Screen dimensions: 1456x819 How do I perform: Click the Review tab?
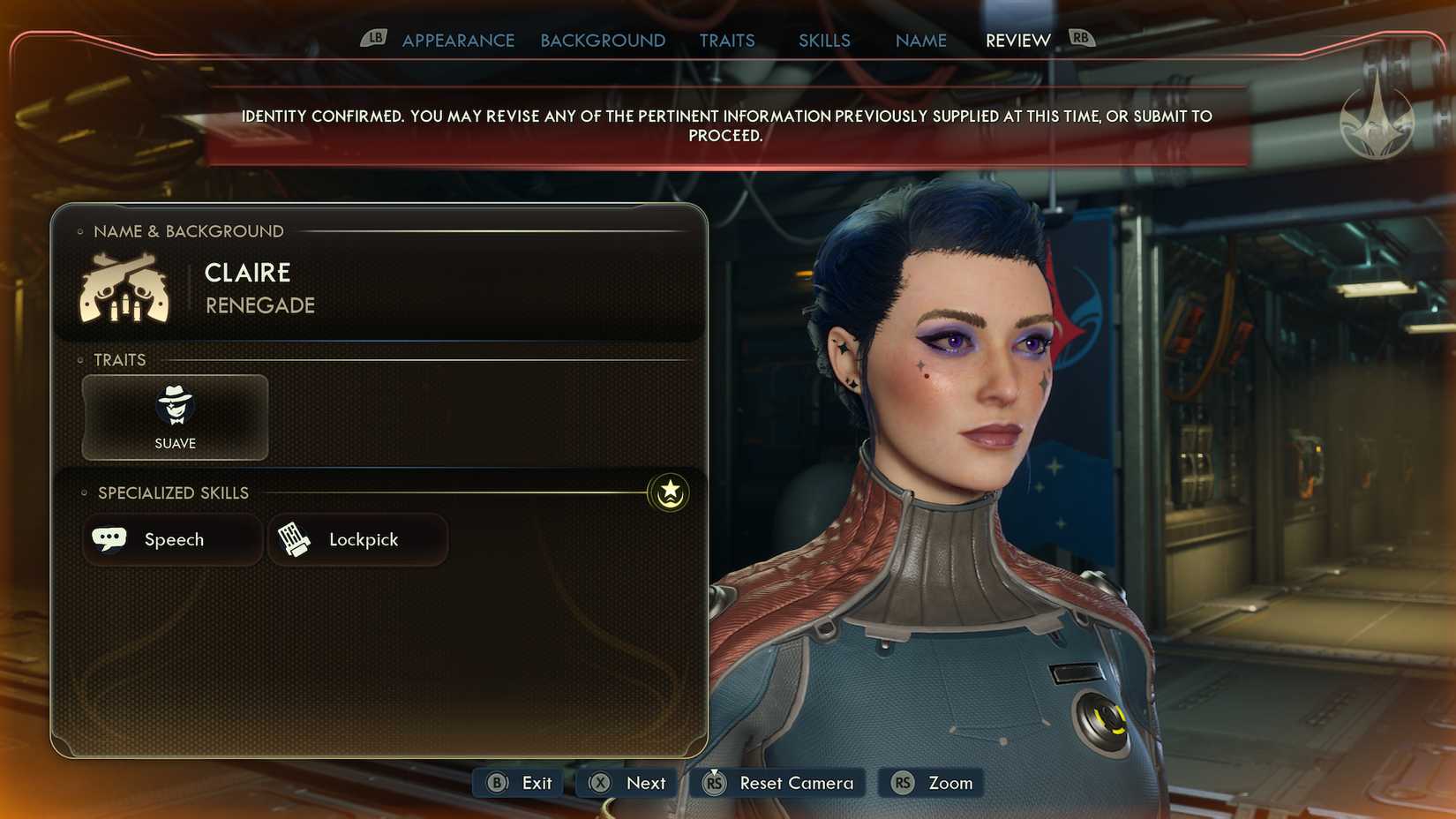click(1017, 41)
